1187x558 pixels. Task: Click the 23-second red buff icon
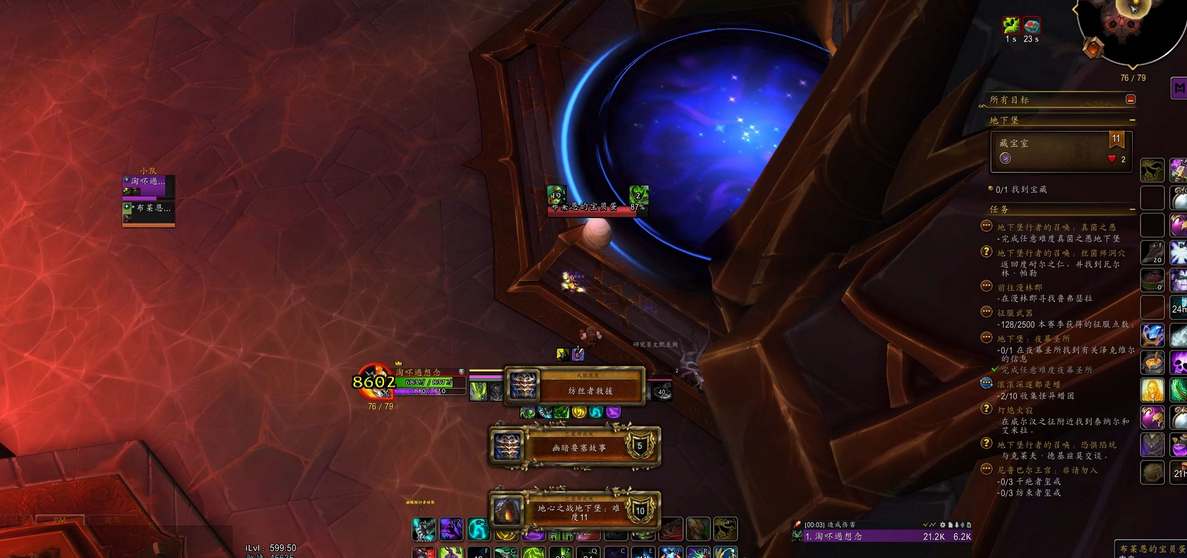[1032, 26]
